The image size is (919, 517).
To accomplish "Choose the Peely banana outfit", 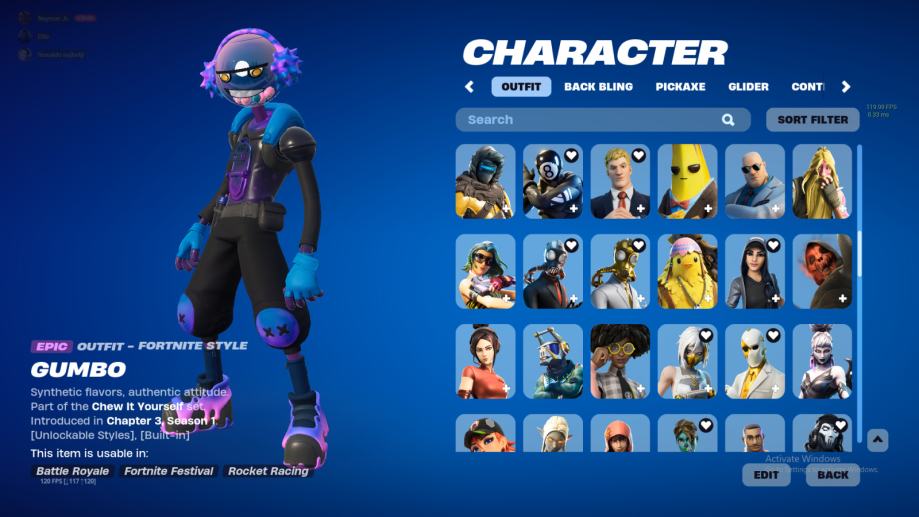I will pyautogui.click(x=687, y=181).
